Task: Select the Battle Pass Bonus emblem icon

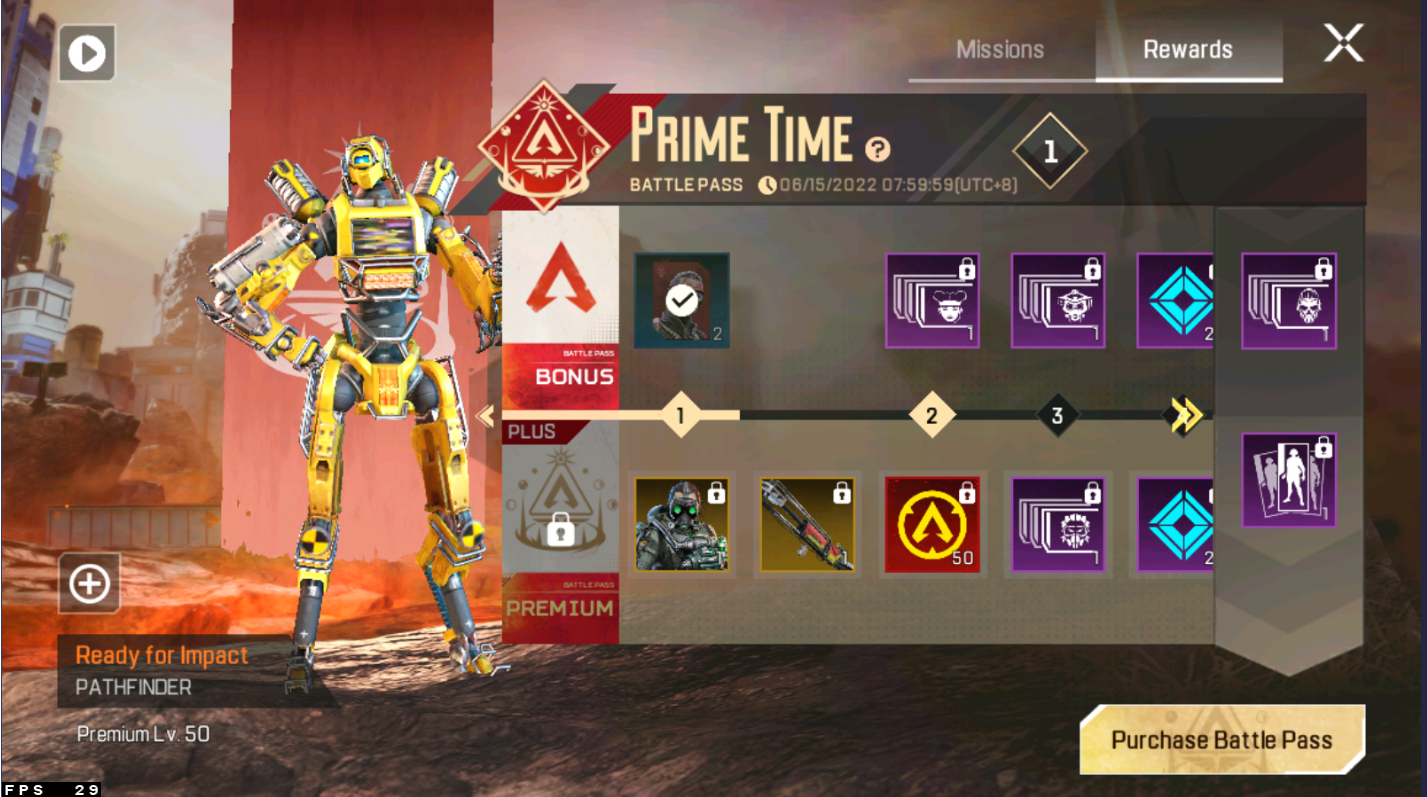Action: (x=560, y=300)
